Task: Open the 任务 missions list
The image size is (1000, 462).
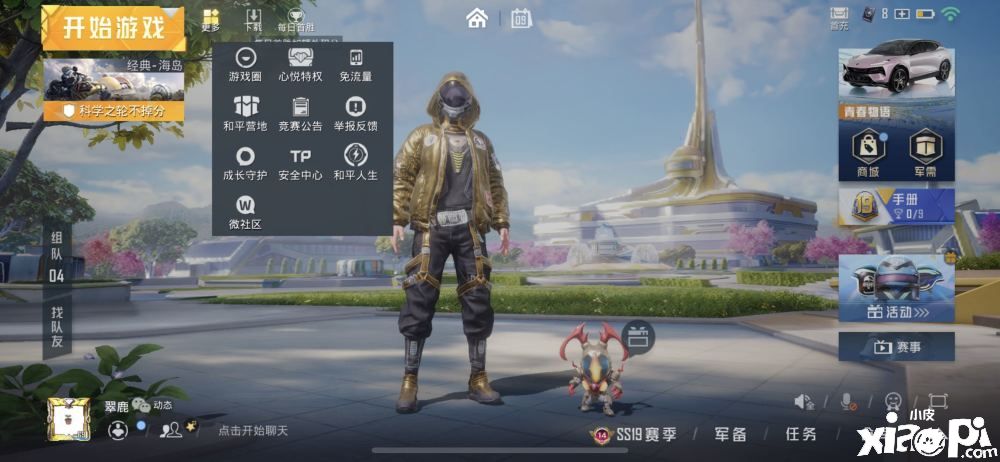Action: click(800, 434)
